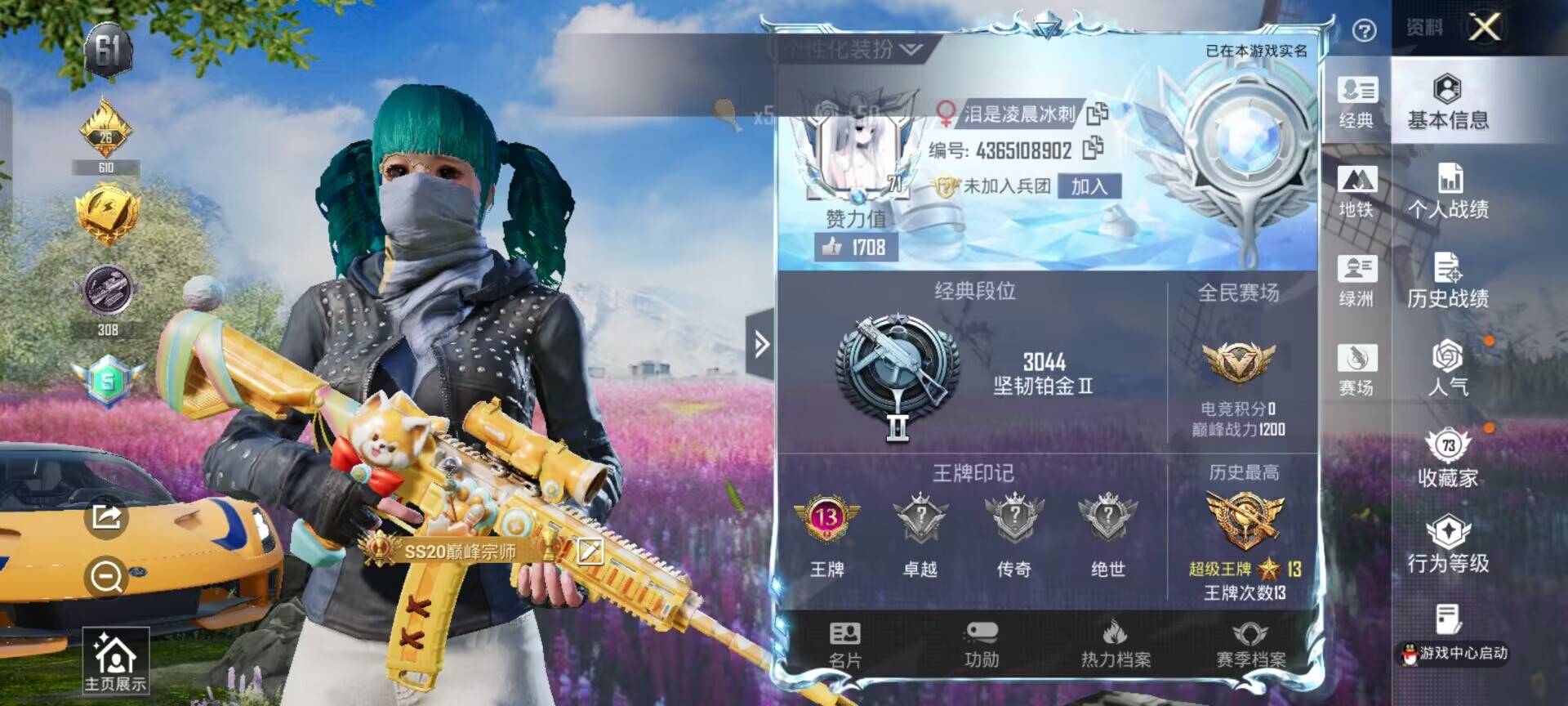Viewport: 1568px width, 706px height.
Task: Open the 收藏家 collector page
Action: [x=1448, y=458]
